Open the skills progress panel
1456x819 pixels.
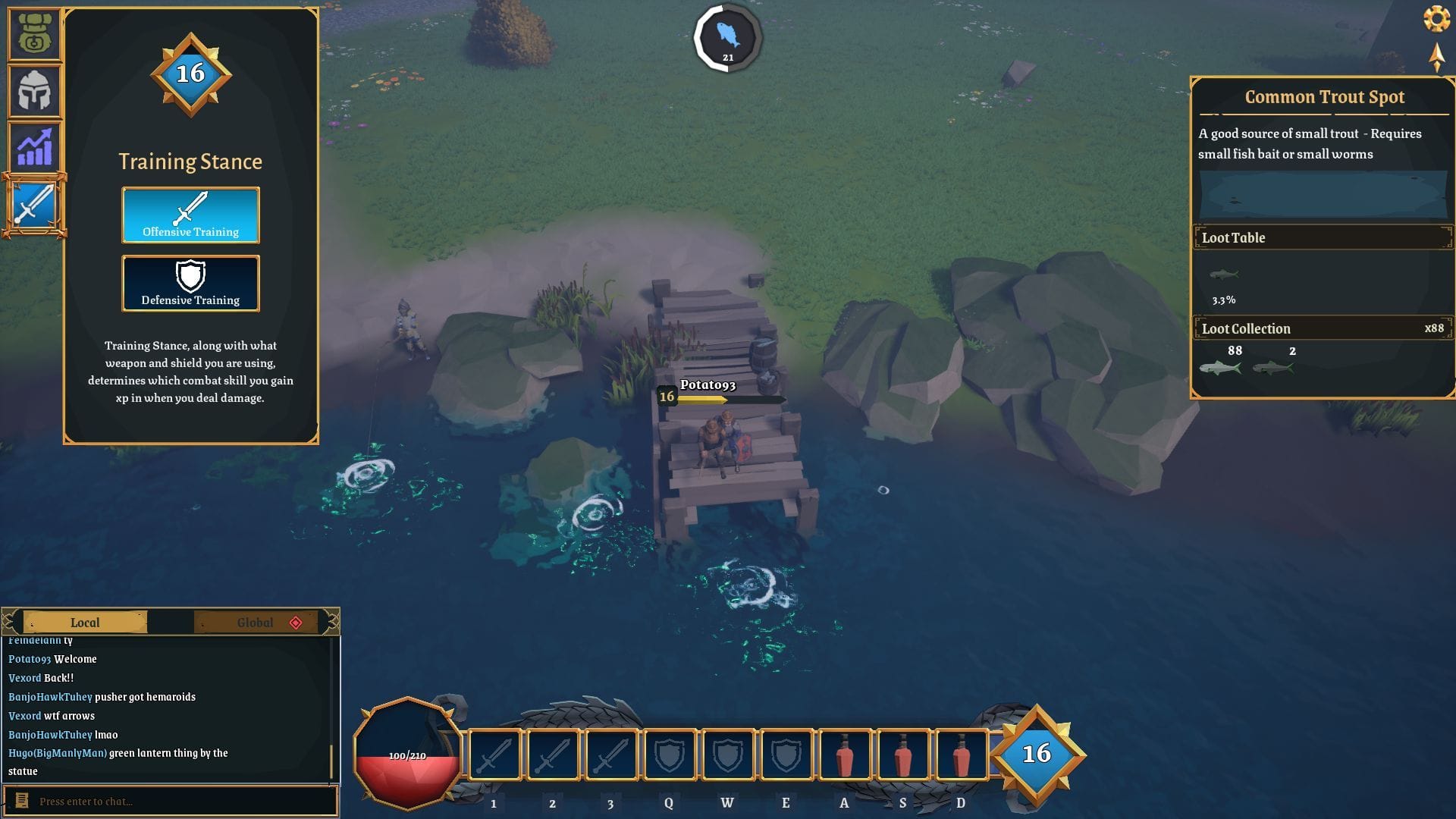pyautogui.click(x=34, y=146)
